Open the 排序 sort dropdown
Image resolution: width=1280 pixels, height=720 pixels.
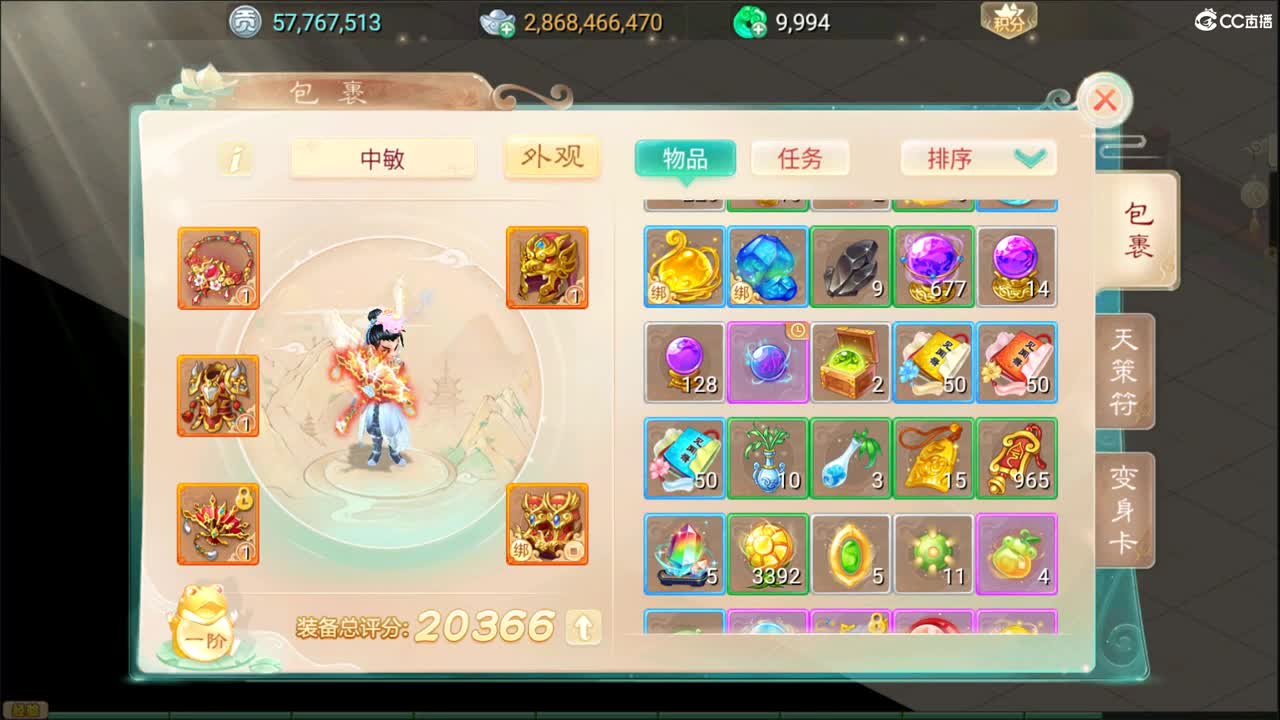tap(978, 158)
